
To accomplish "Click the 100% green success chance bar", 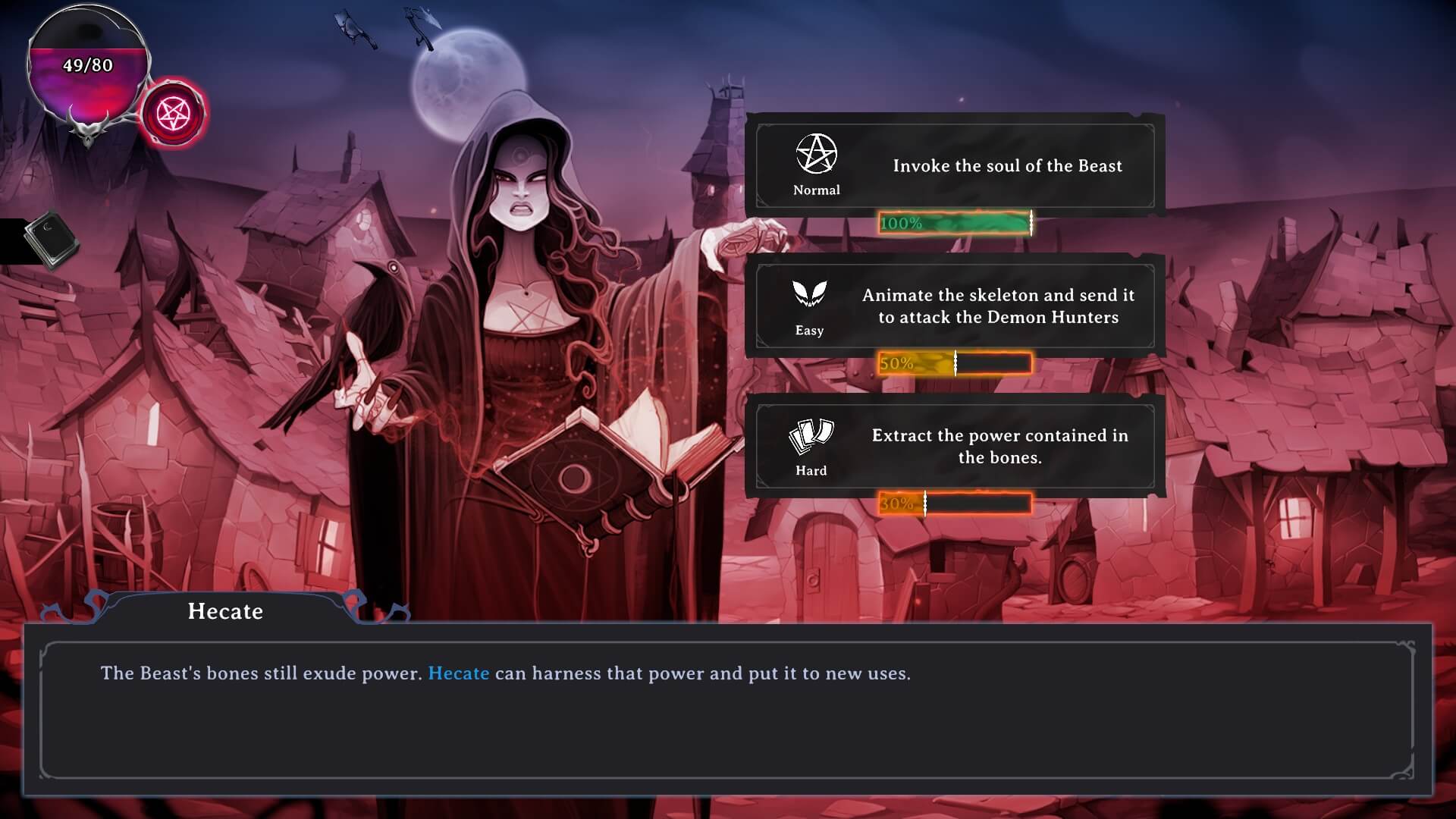I will [955, 223].
